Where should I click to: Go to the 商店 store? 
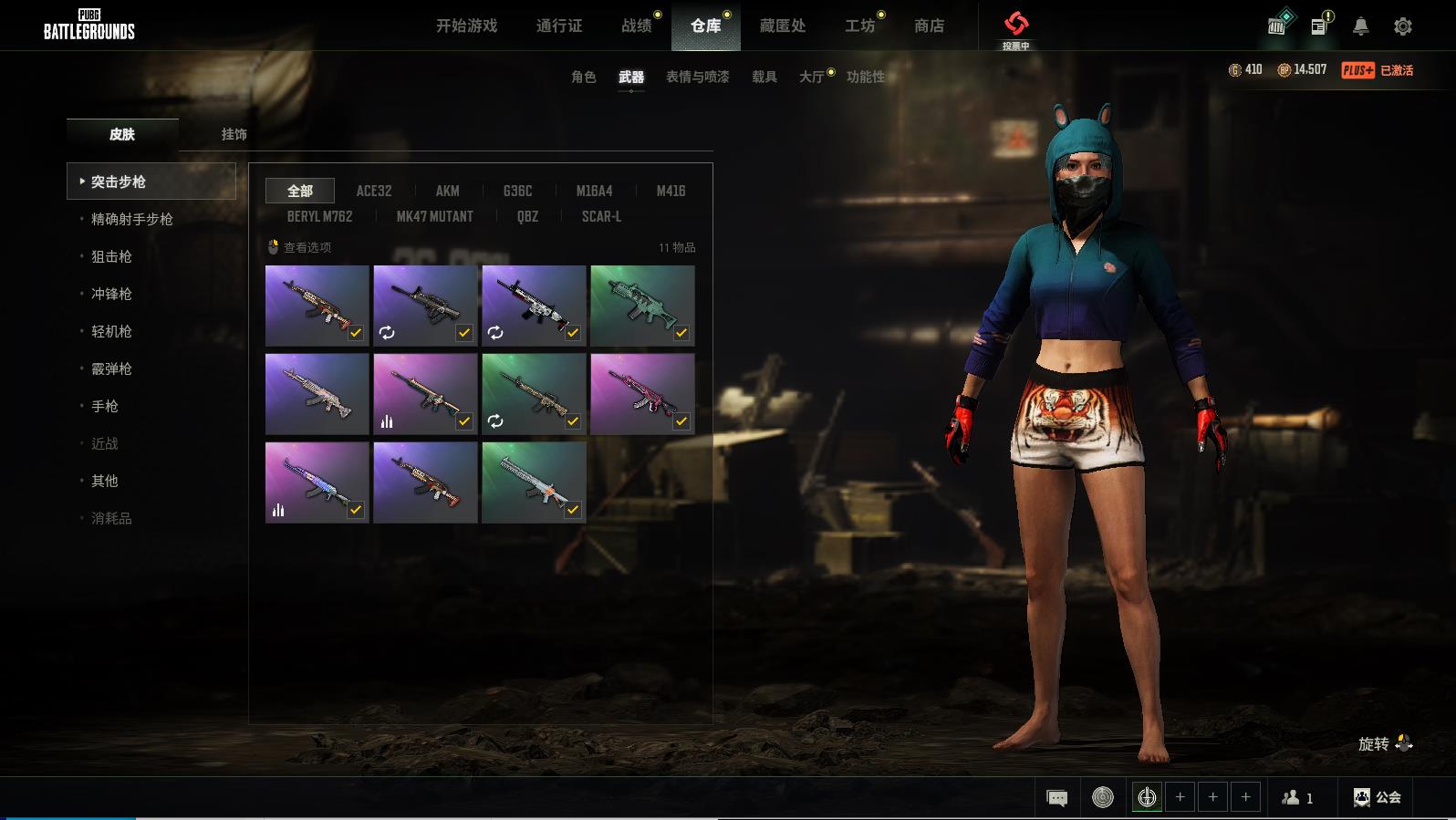(929, 26)
